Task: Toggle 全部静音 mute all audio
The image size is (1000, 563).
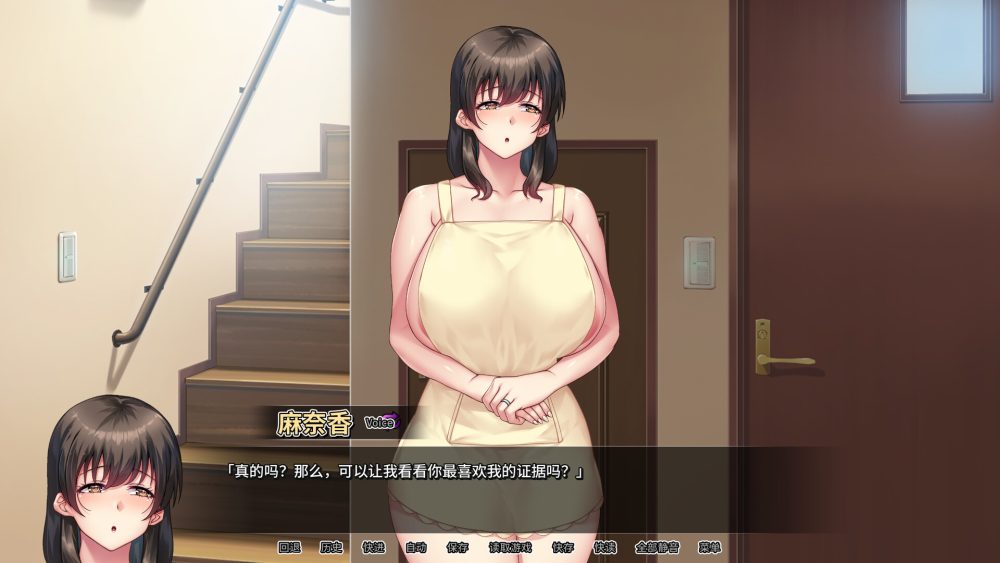Action: pos(657,548)
